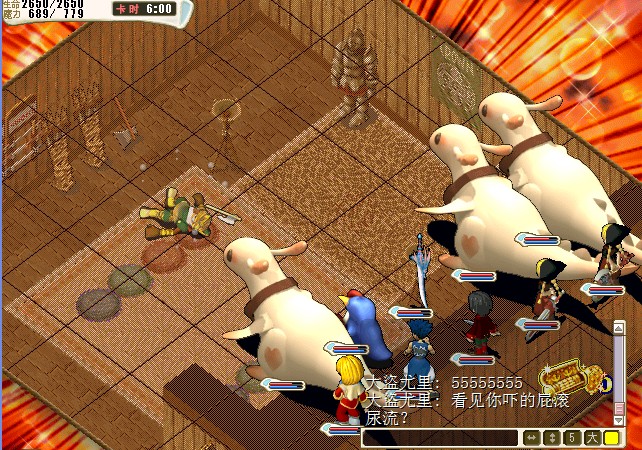Viewport: 642px width, 450px height.
Task: Click the chat text input box
Action: click(x=440, y=438)
